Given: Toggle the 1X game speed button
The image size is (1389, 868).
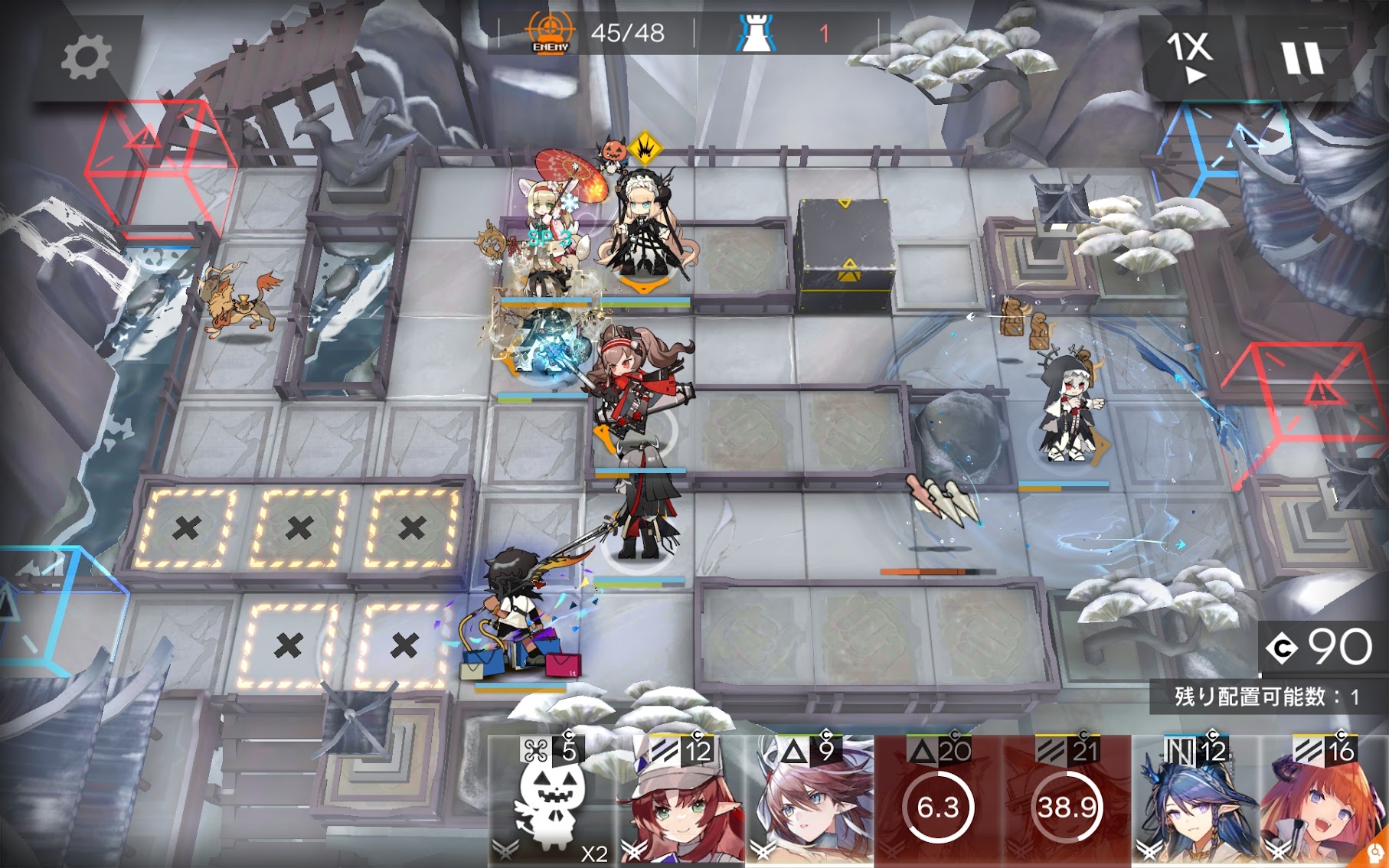Looking at the screenshot, I should pyautogui.click(x=1189, y=57).
